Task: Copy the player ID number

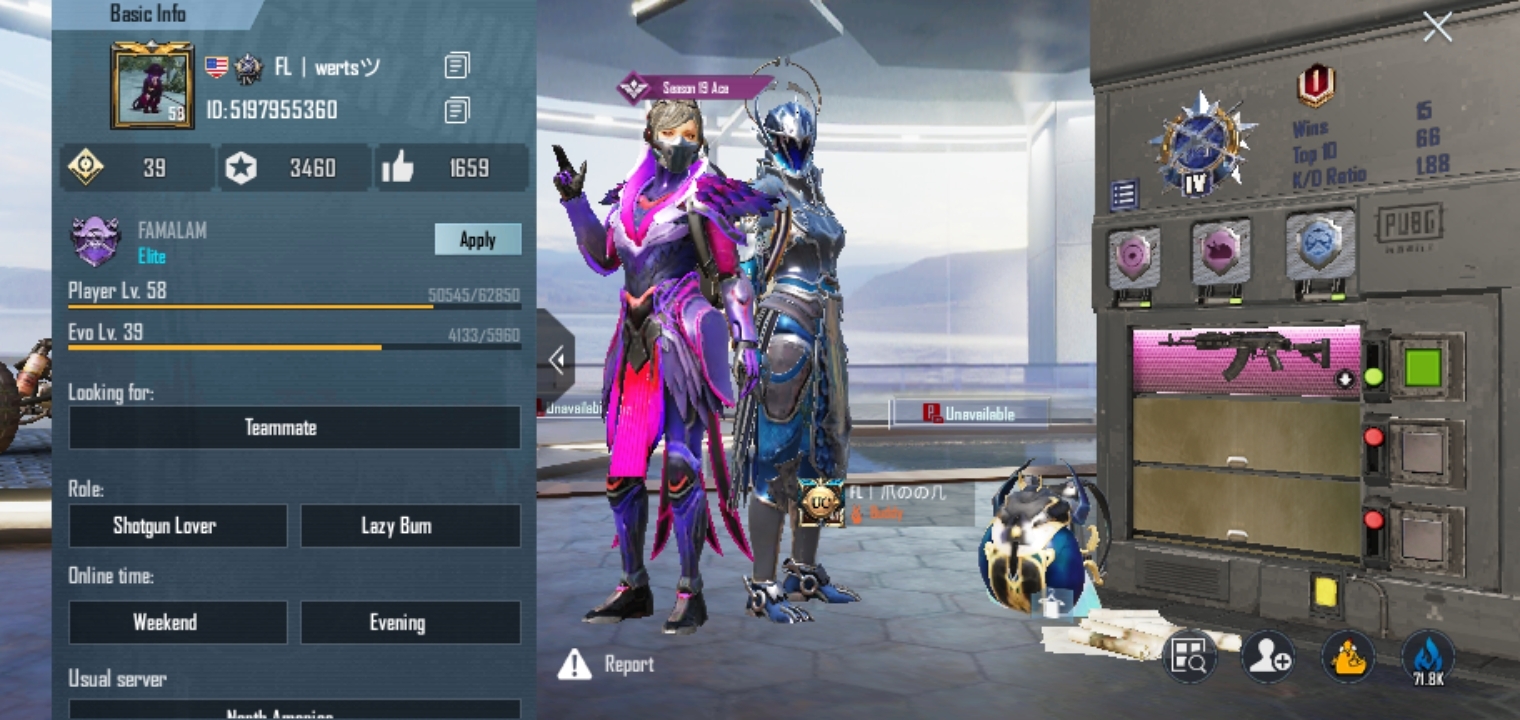Action: (x=456, y=110)
